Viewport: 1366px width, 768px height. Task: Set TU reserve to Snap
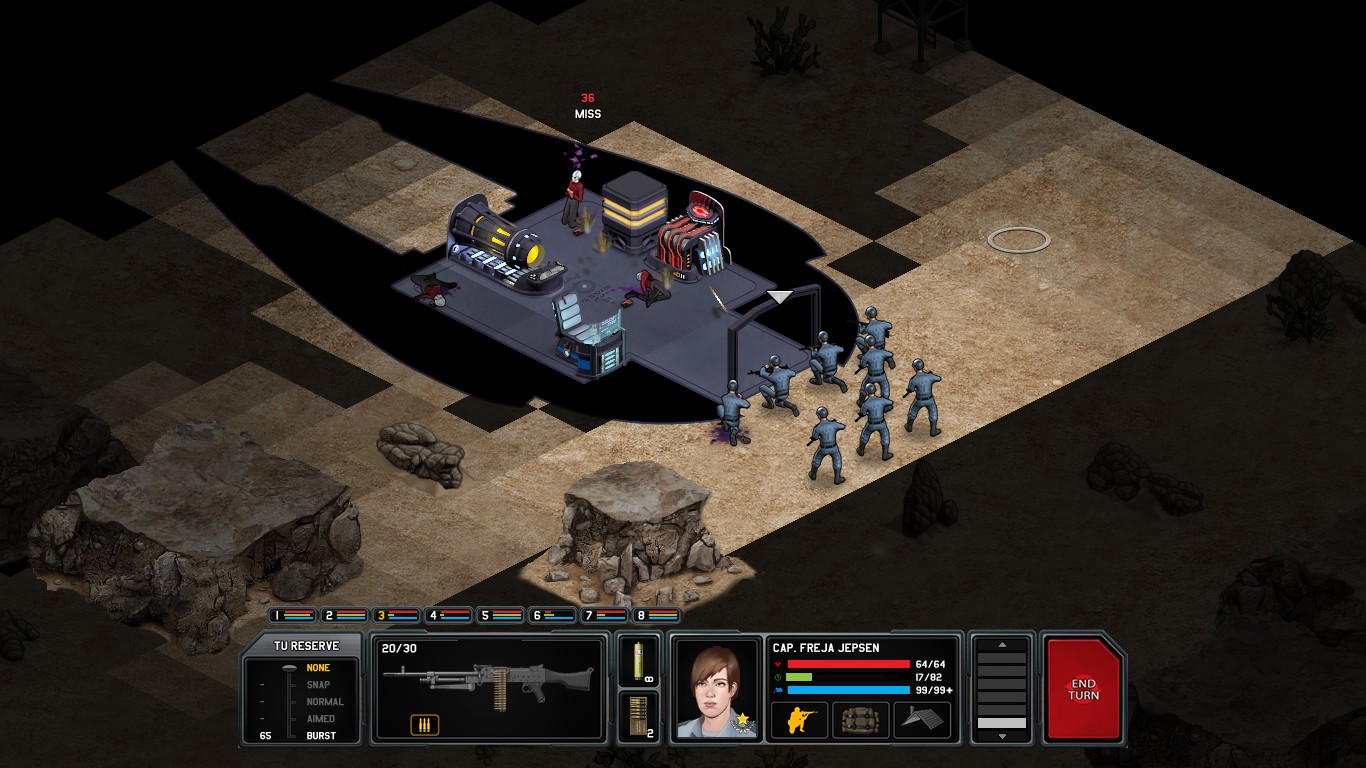click(x=318, y=685)
